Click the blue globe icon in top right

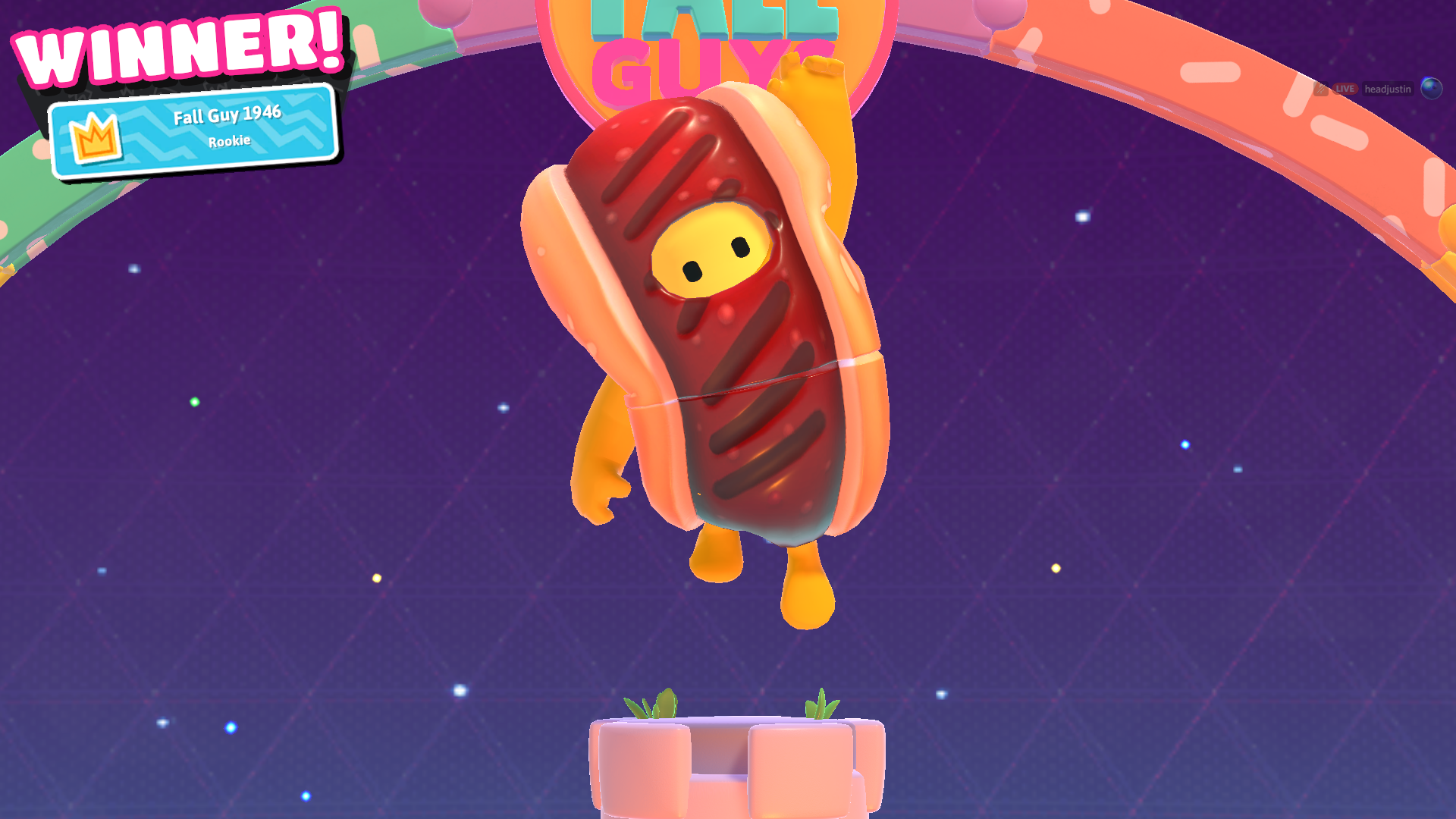[x=1431, y=87]
